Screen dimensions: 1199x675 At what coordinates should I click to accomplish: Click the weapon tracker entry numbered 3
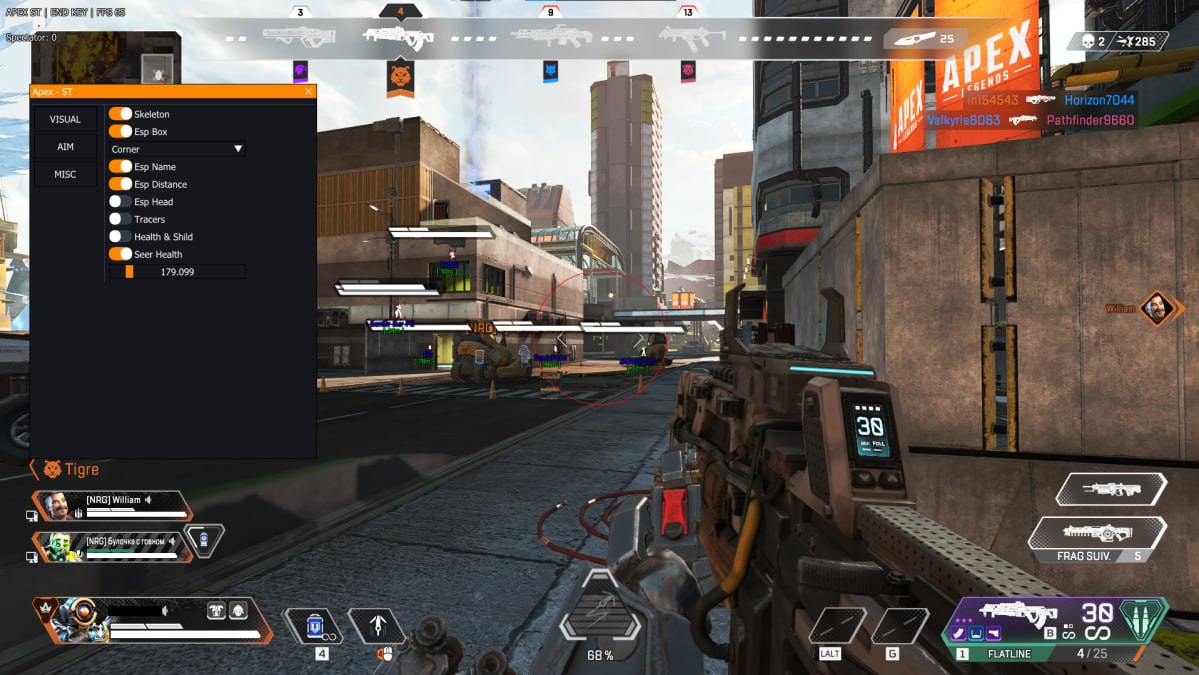coord(300,37)
